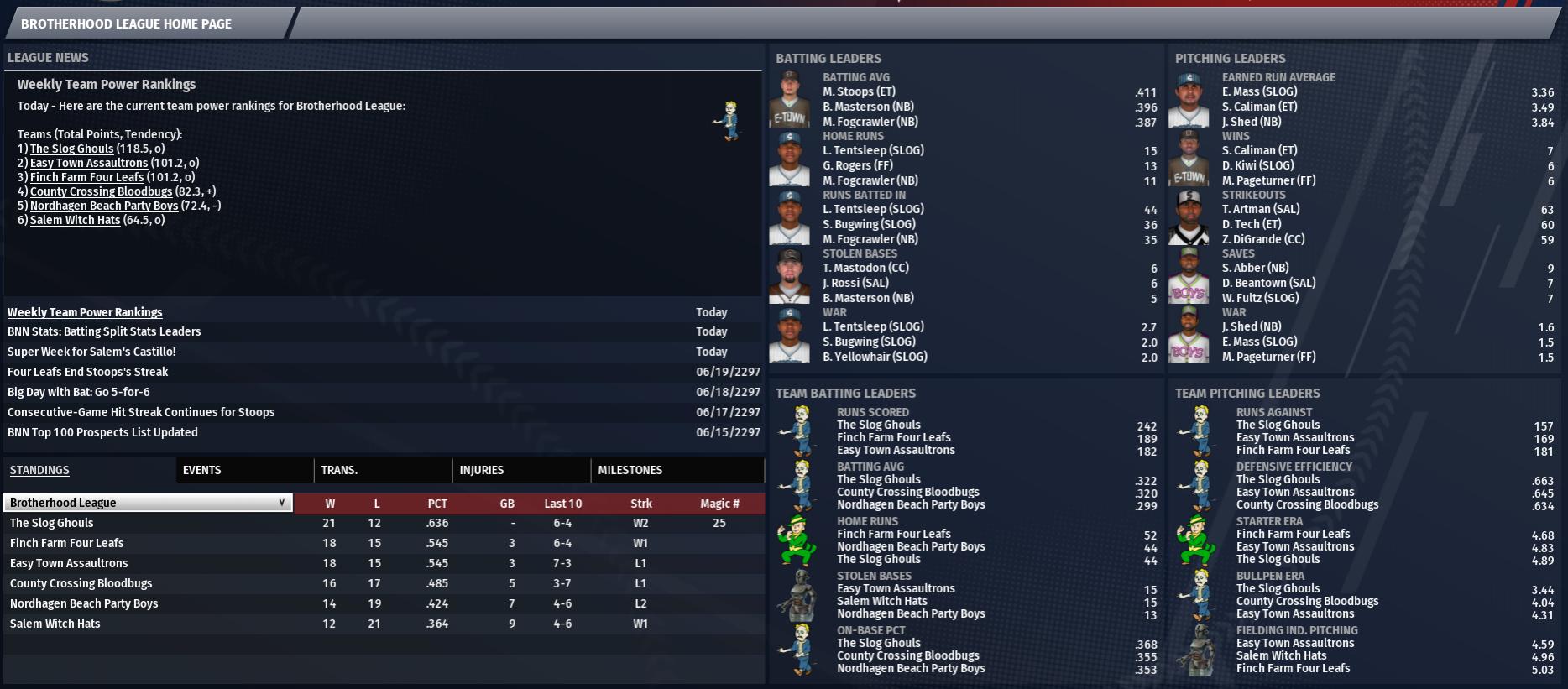Switch to the Events tab
The image size is (1568, 689).
202,470
